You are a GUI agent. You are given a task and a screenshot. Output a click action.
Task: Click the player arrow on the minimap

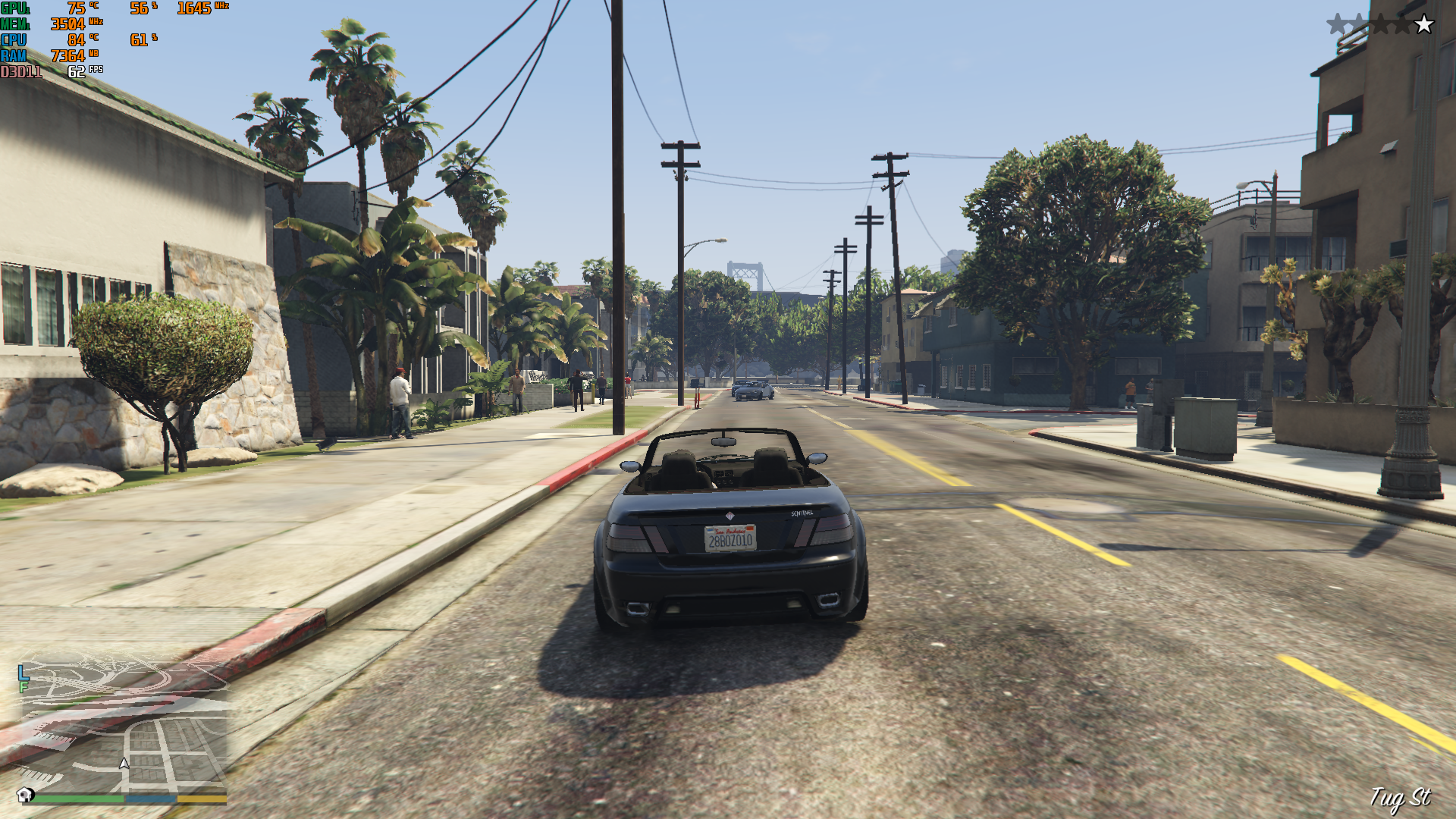[x=124, y=764]
